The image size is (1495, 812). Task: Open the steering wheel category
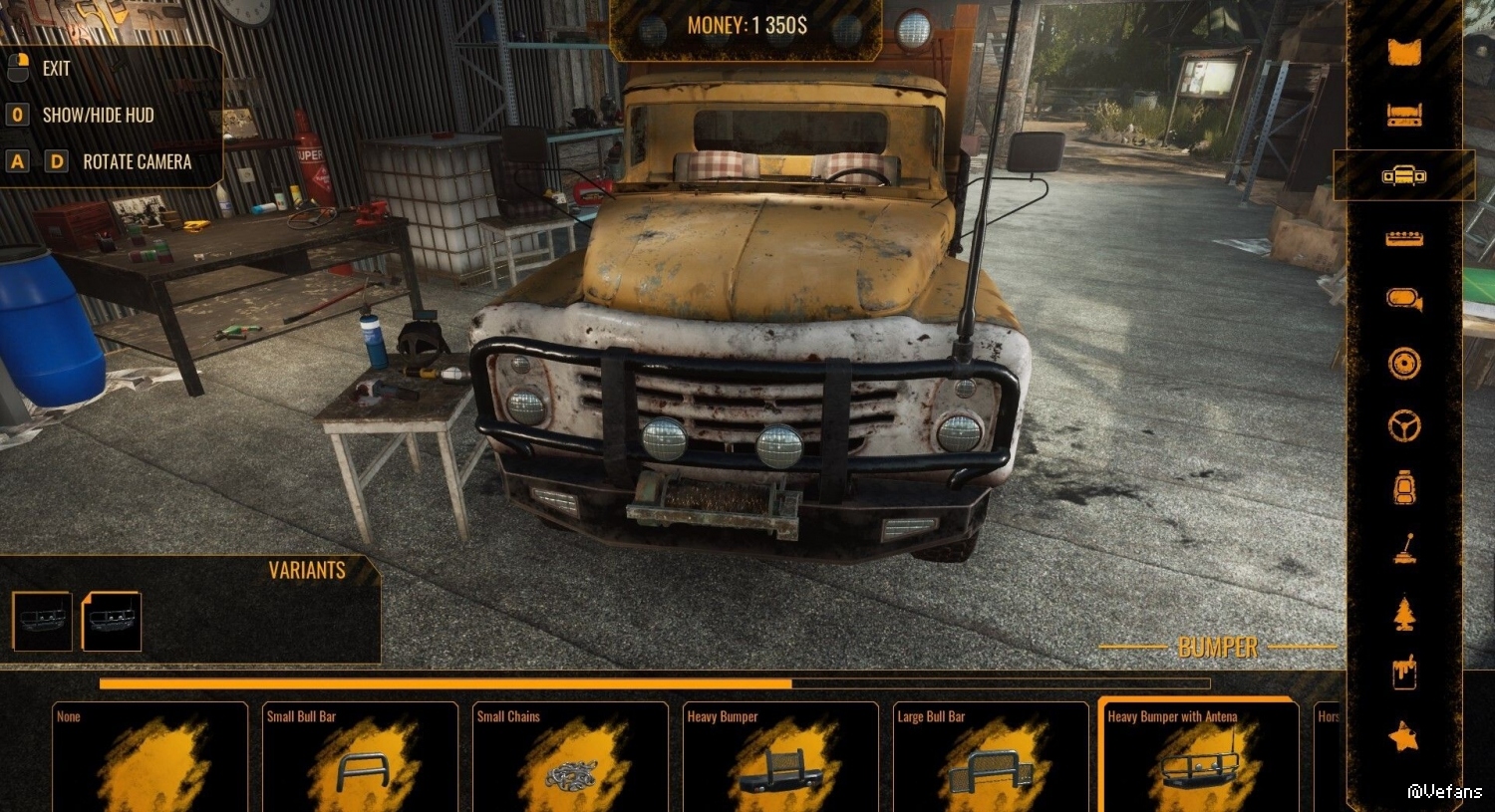coord(1404,426)
